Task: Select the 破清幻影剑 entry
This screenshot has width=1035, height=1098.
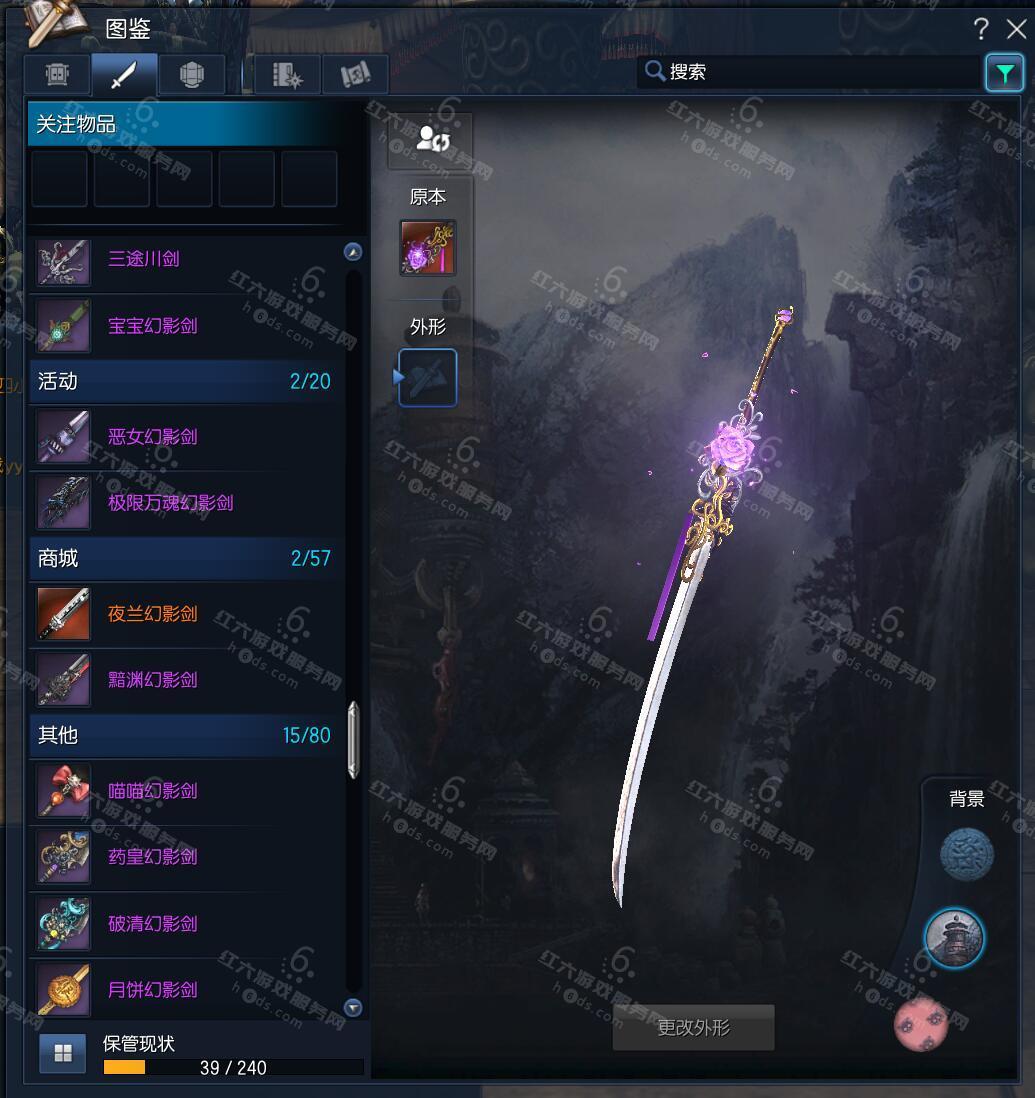Action: tap(152, 924)
